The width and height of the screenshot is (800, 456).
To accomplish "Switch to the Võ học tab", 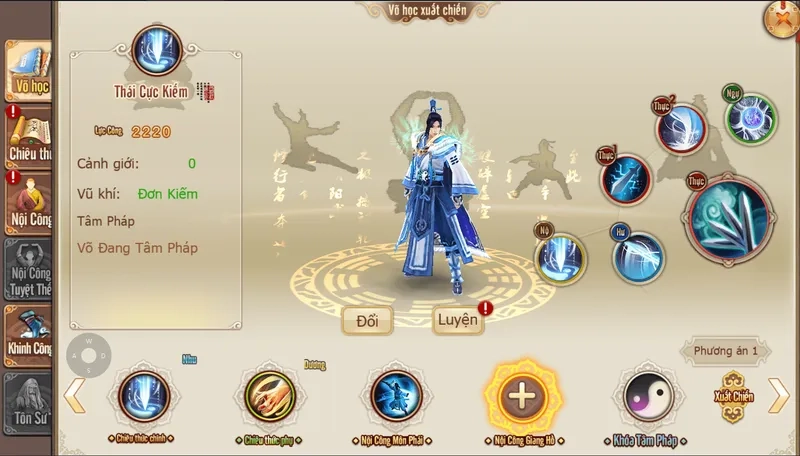I will pos(28,70).
